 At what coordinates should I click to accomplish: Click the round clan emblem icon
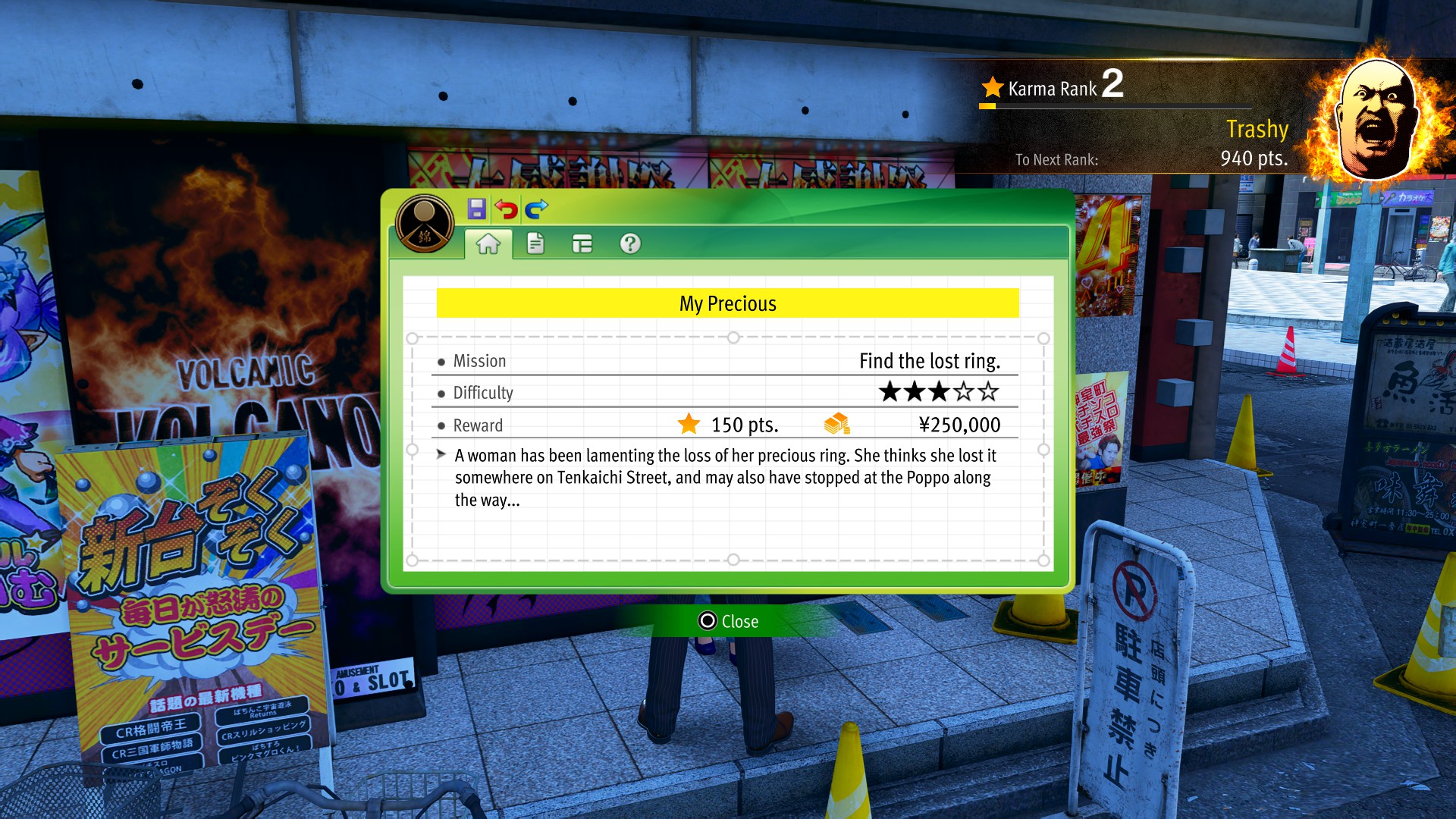[x=425, y=224]
